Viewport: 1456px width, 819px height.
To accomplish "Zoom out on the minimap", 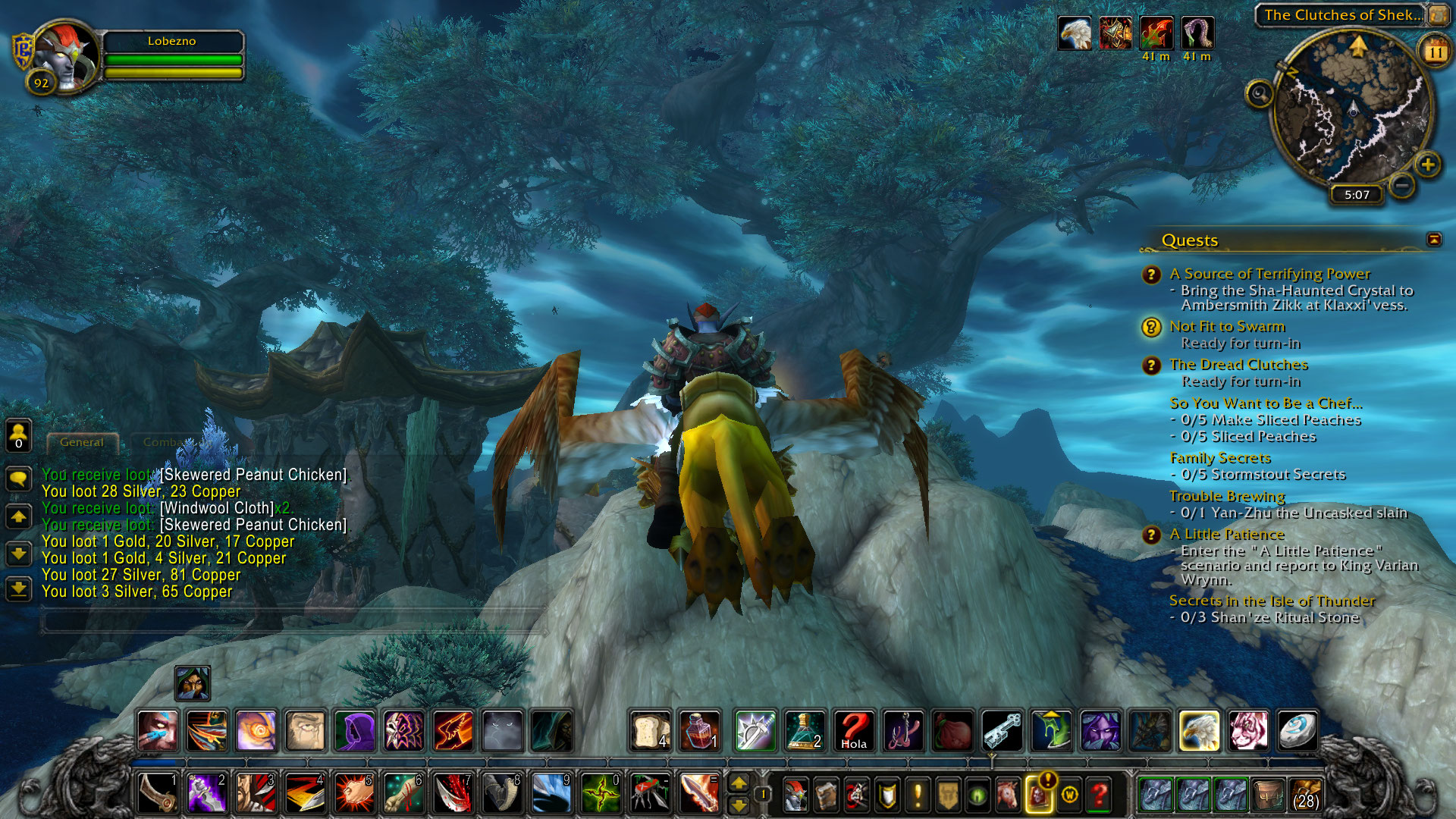I will (1402, 184).
